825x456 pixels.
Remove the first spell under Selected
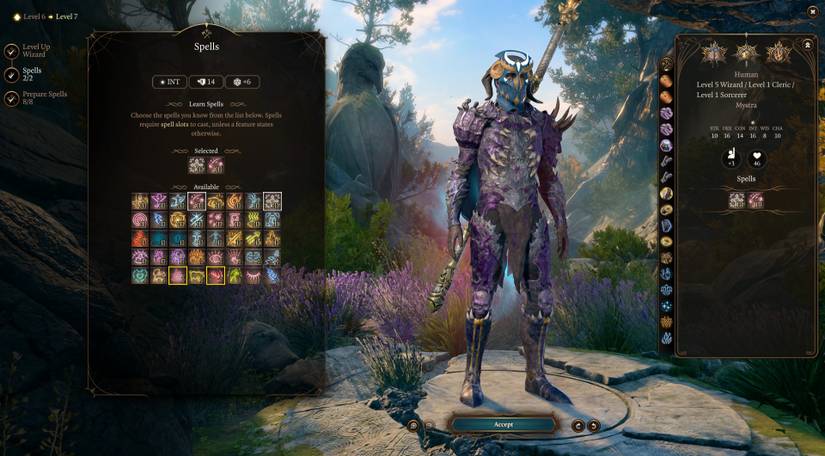(x=197, y=165)
